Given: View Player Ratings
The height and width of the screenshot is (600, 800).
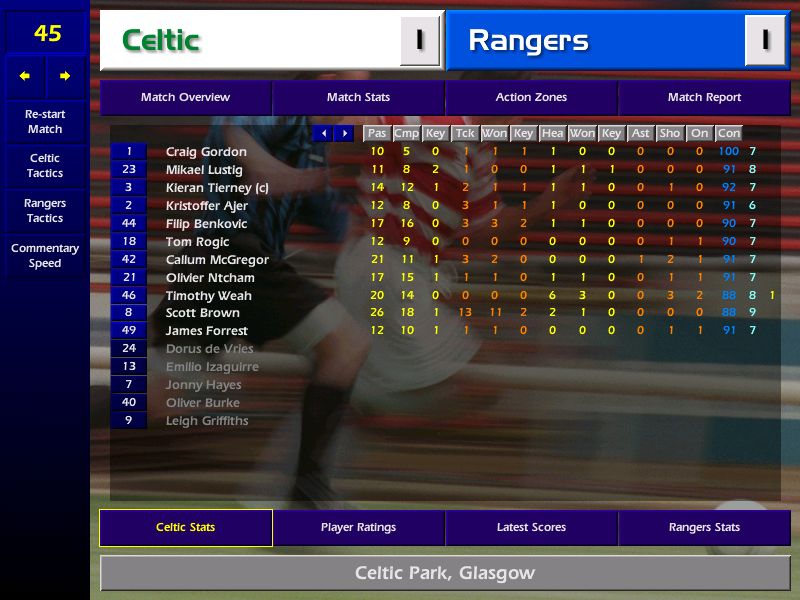Looking at the screenshot, I should pyautogui.click(x=358, y=528).
